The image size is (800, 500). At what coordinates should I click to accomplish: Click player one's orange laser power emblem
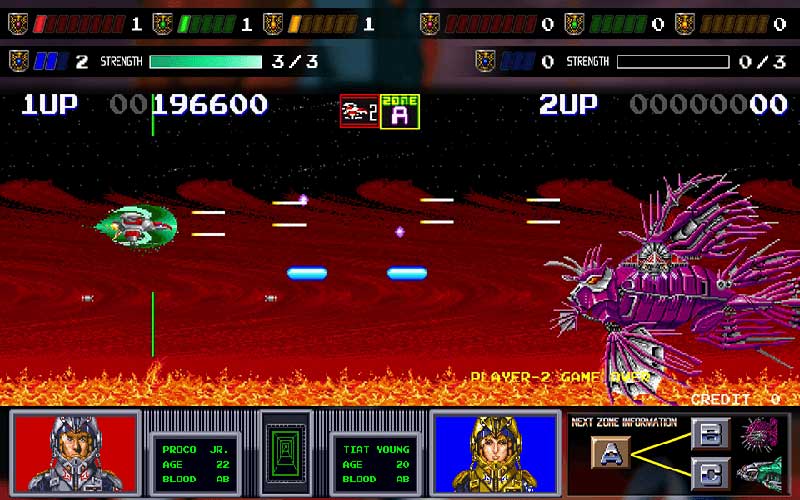click(274, 24)
